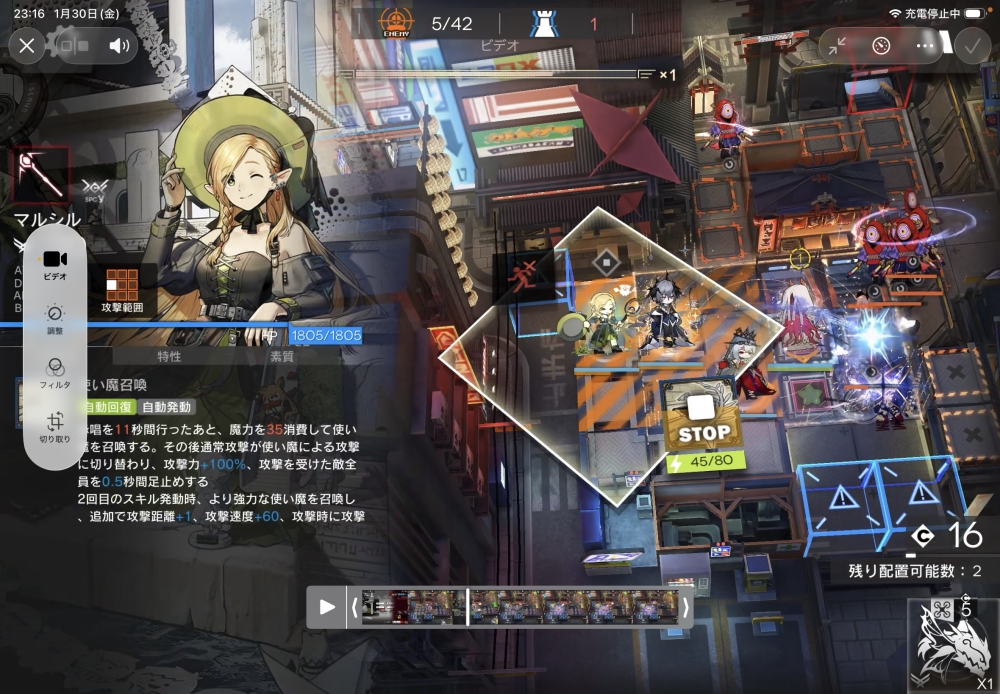Confirm the edit with the checkmark button
Screen dimensions: 1000x694
[x=970, y=45]
